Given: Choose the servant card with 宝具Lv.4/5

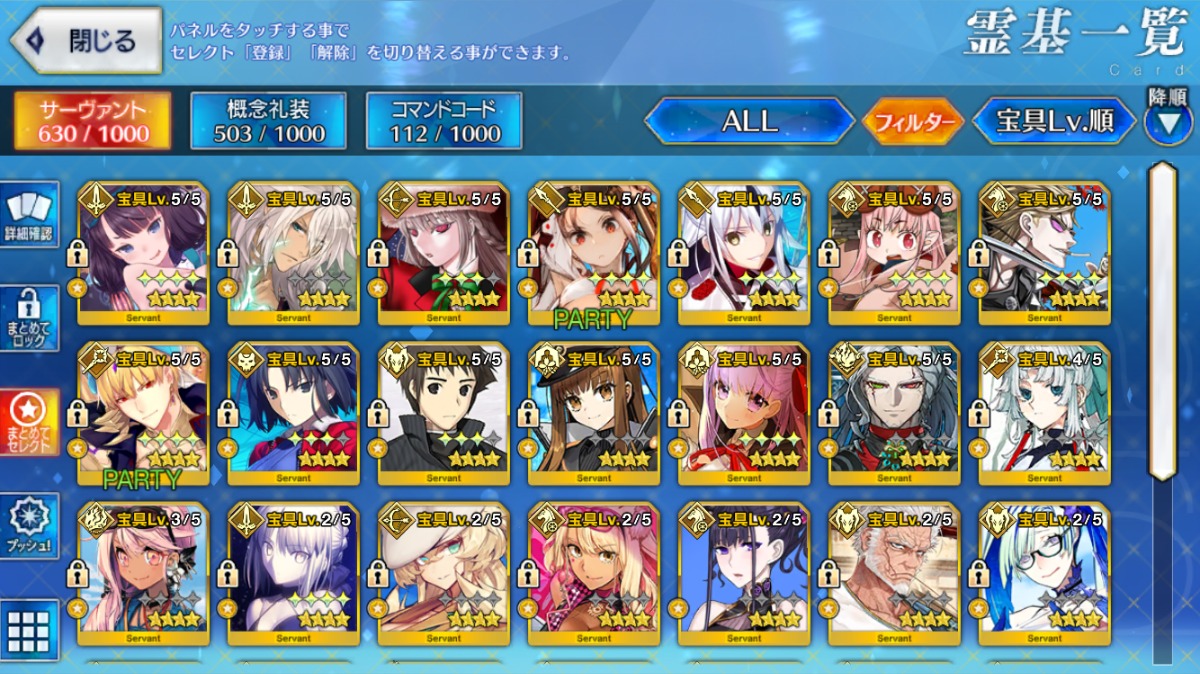Looking at the screenshot, I should tap(1044, 414).
